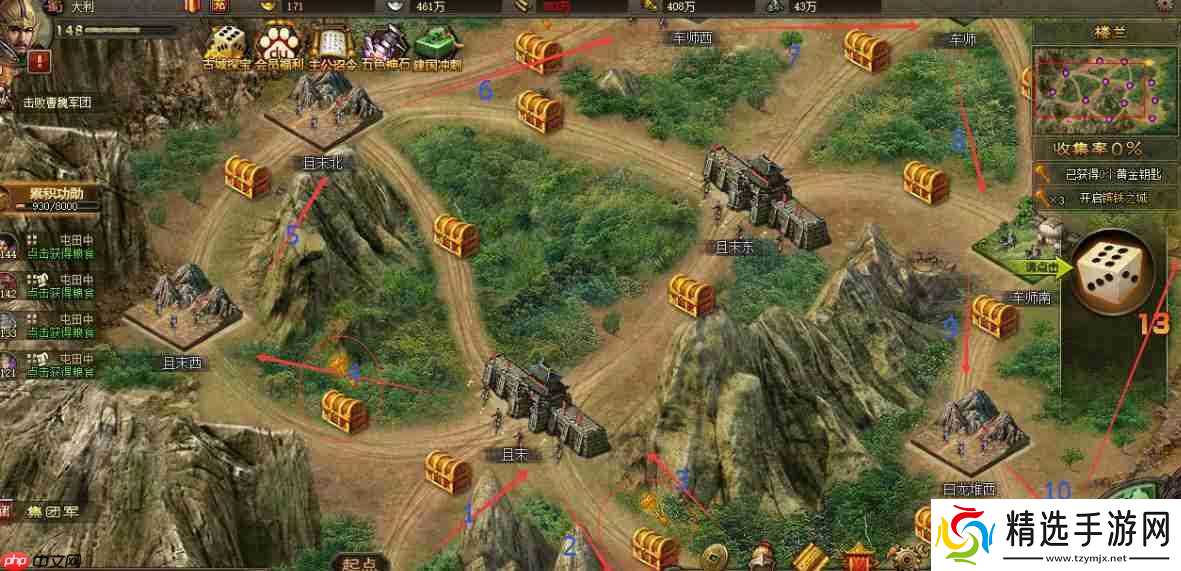Click the red exclamation alert icon
This screenshot has width=1181, height=571.
point(40,62)
